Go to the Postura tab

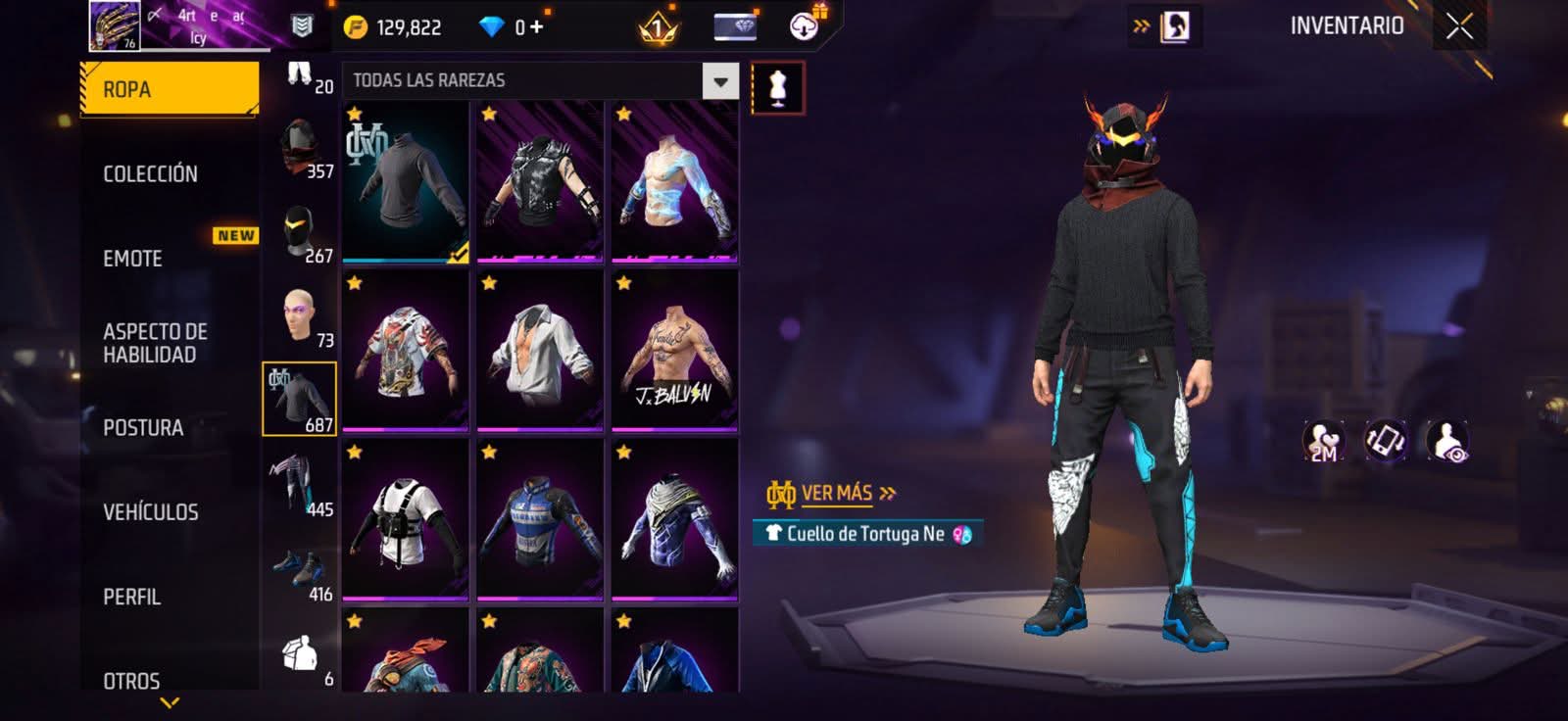[143, 428]
